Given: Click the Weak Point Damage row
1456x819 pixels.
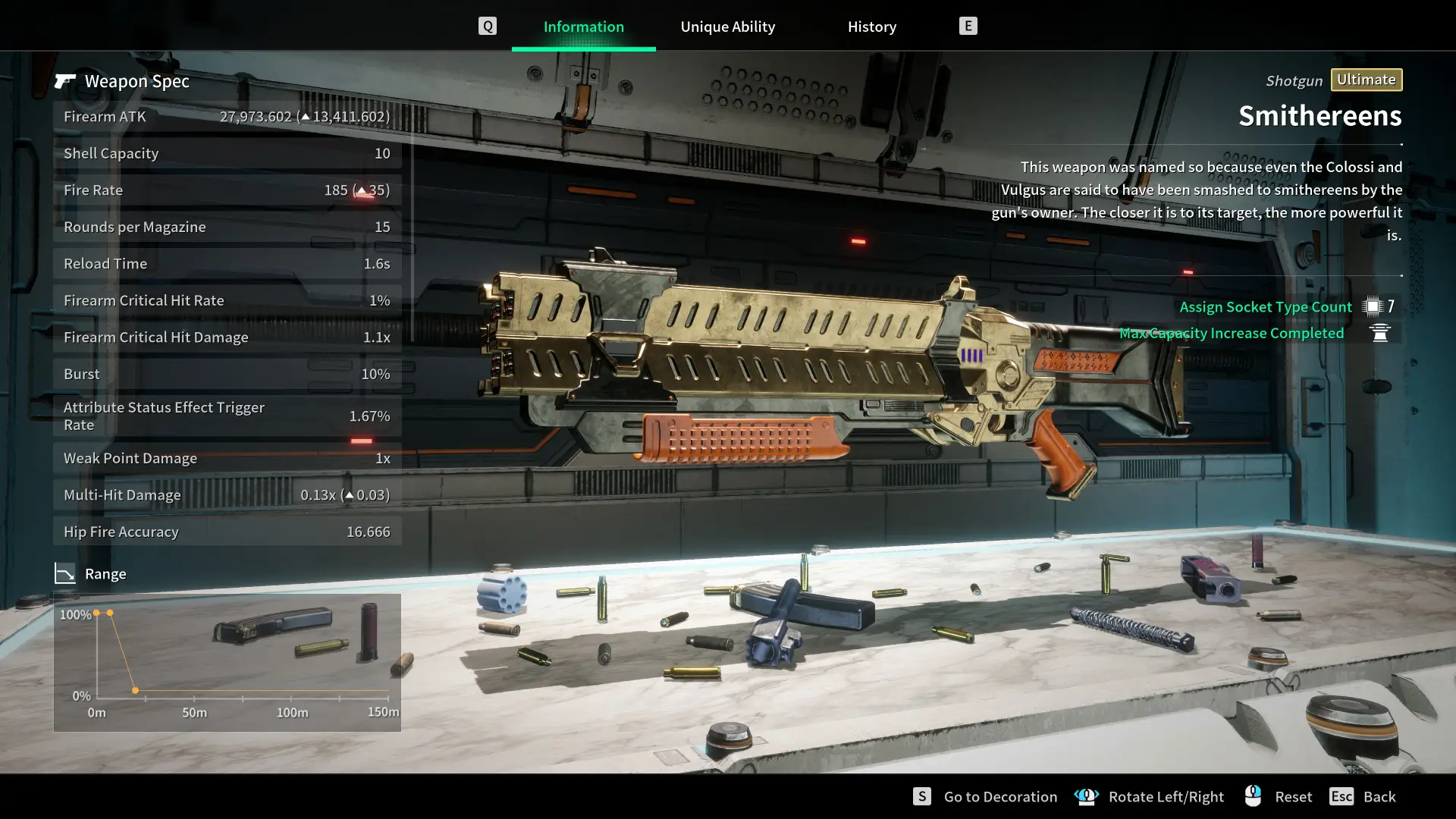Looking at the screenshot, I should [x=227, y=458].
